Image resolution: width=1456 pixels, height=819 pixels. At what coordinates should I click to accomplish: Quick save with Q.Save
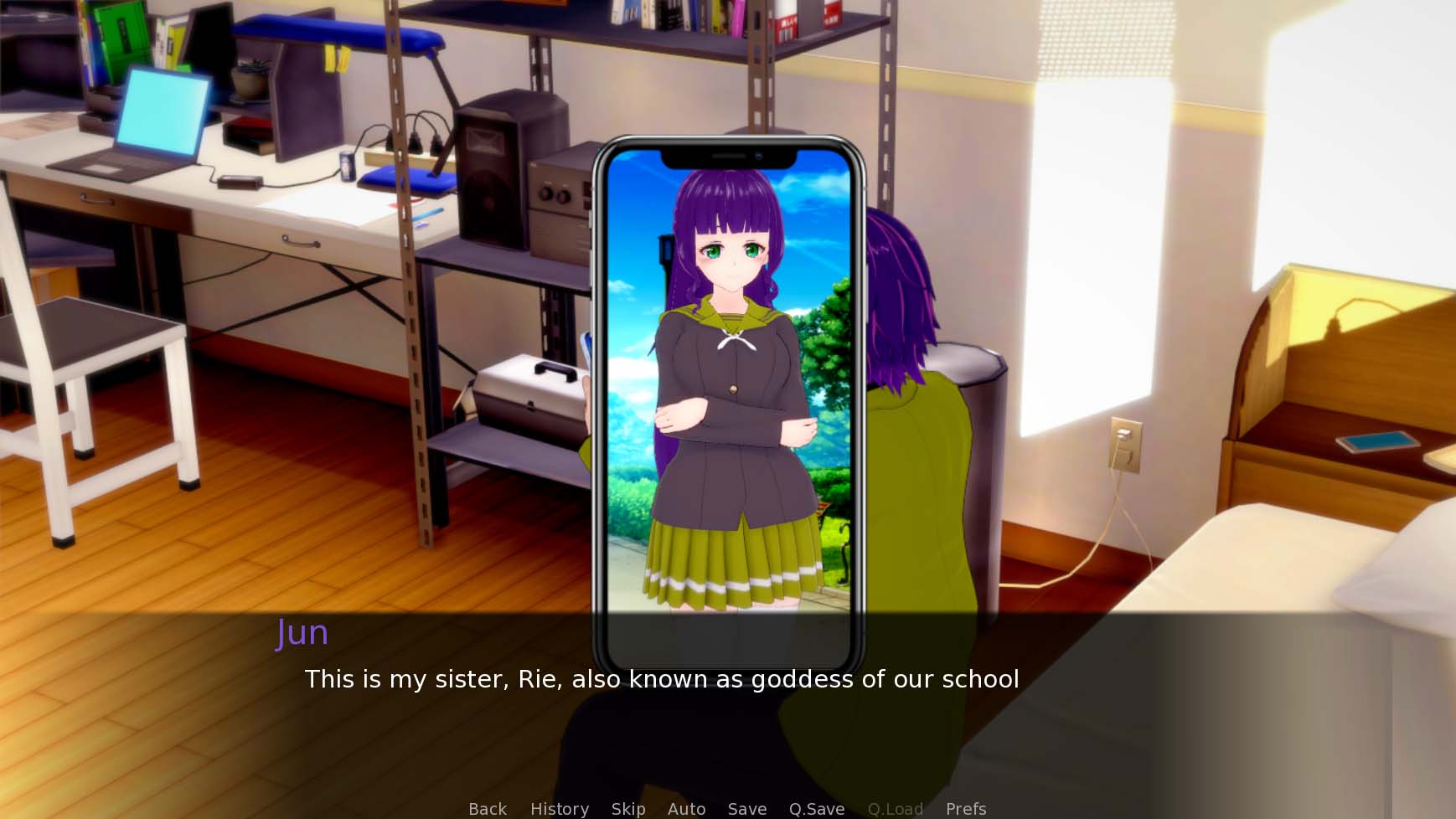point(817,809)
